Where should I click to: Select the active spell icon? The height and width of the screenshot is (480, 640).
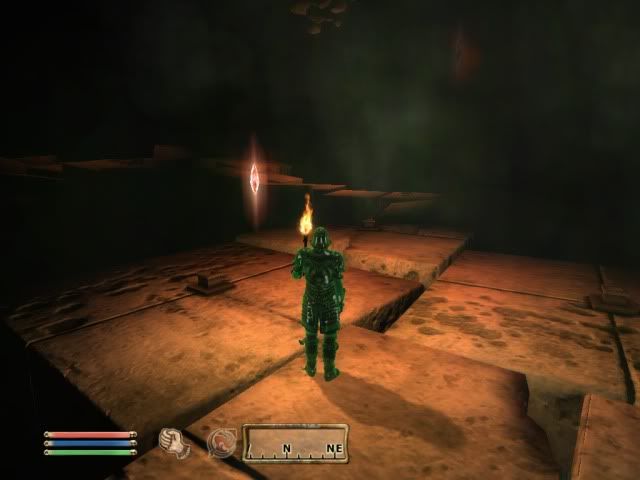[x=220, y=442]
